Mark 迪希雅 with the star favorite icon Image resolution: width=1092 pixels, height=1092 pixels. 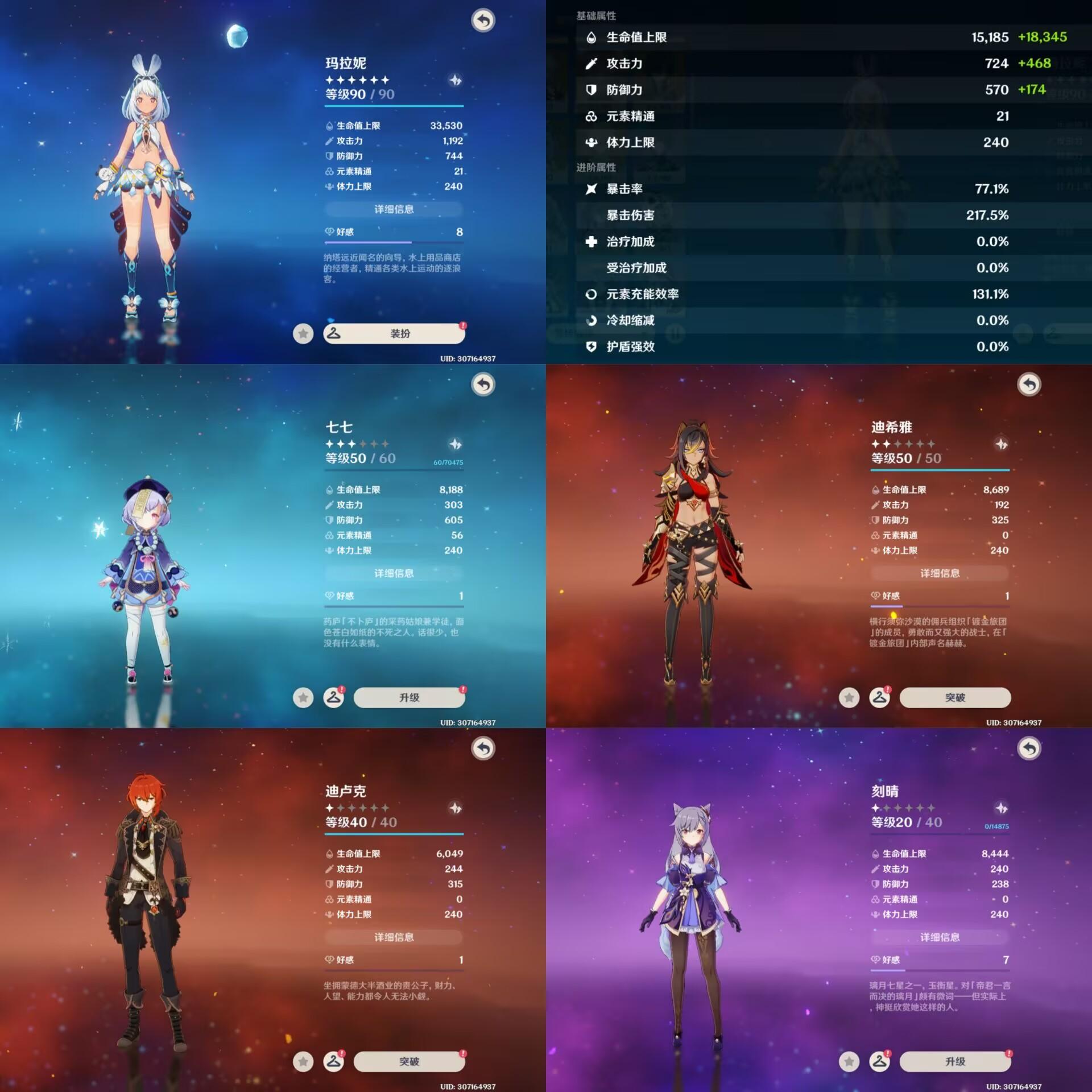pyautogui.click(x=849, y=697)
